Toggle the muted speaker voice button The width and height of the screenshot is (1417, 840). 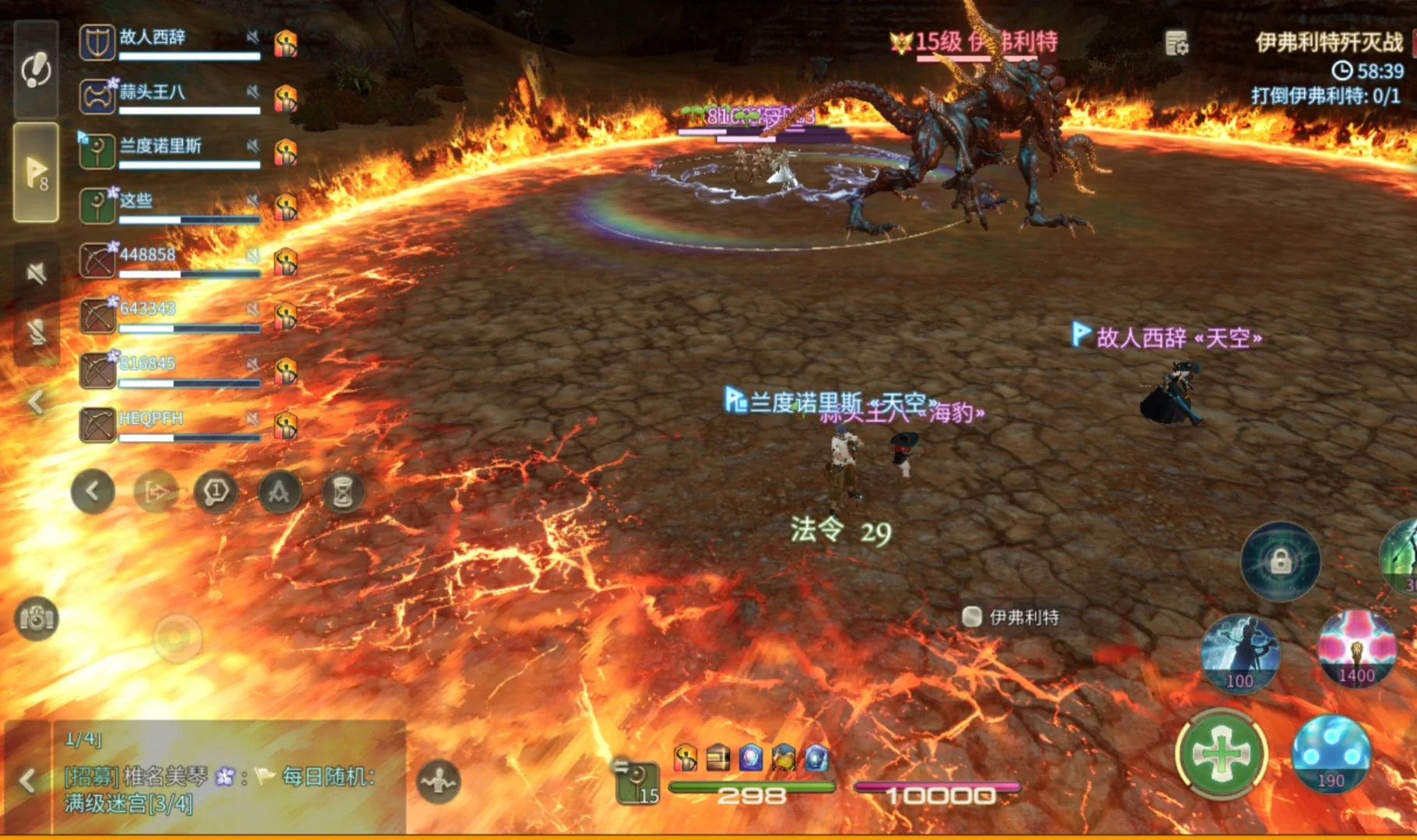(x=36, y=273)
